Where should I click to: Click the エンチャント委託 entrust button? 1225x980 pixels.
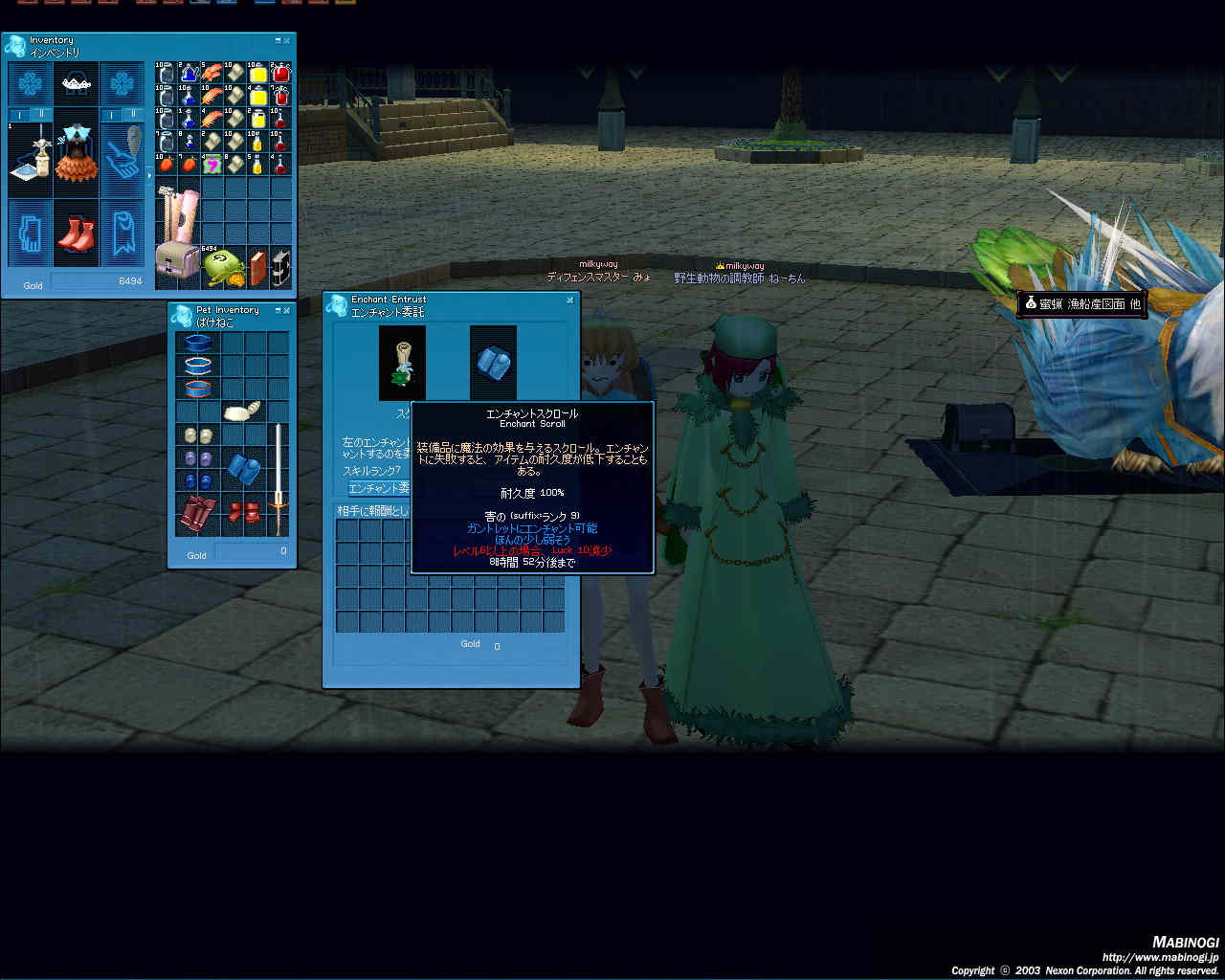point(379,488)
